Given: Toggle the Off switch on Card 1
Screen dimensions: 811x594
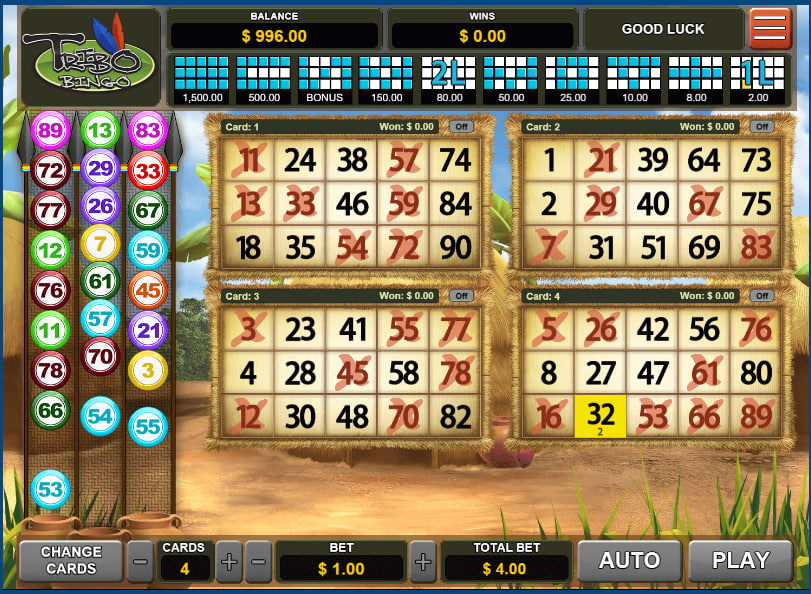Looking at the screenshot, I should point(461,127).
